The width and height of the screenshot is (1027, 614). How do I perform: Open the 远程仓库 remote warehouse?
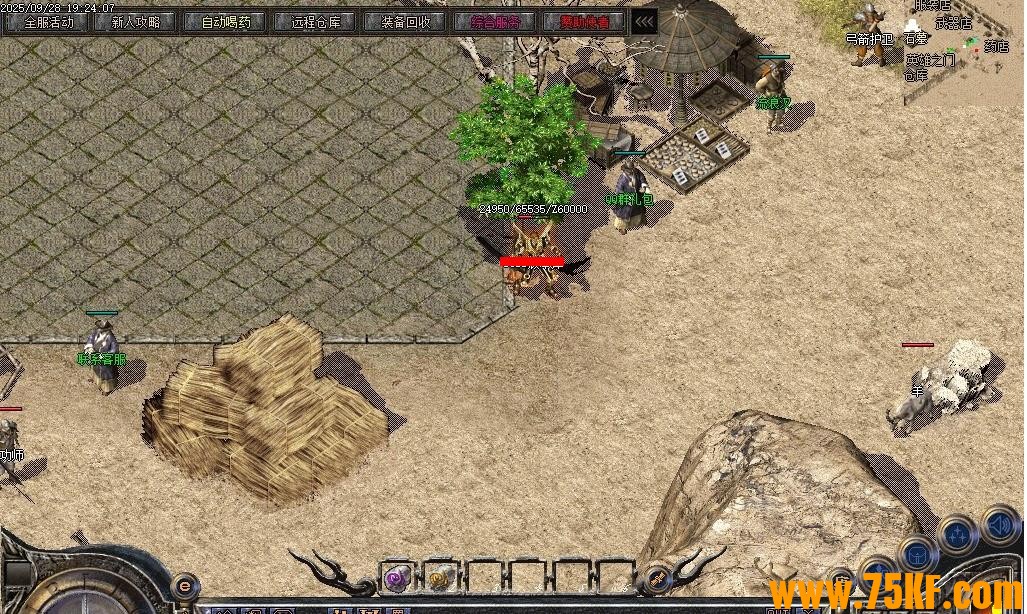click(316, 22)
